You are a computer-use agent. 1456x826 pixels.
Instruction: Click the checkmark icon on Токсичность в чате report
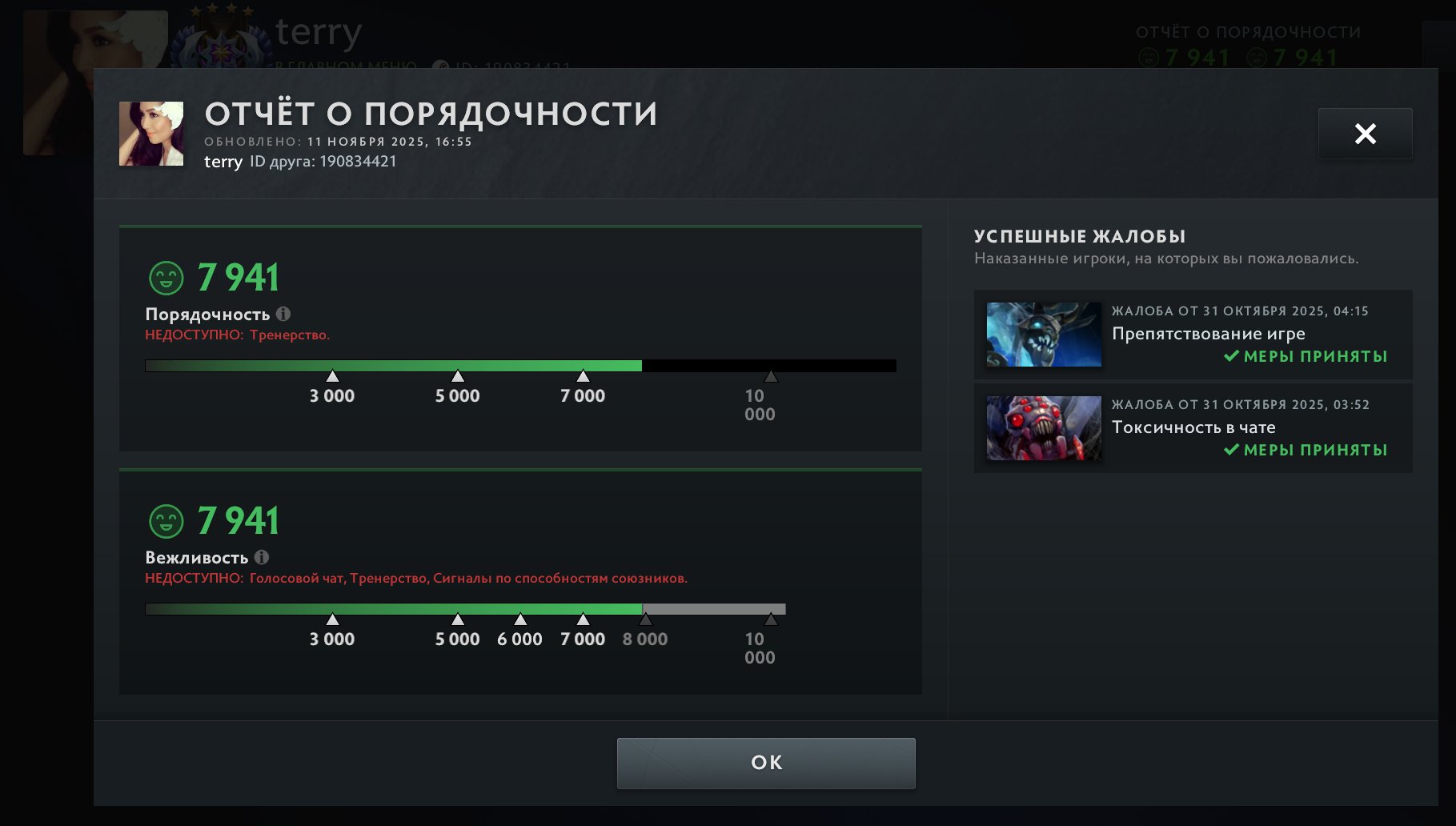pos(1229,450)
